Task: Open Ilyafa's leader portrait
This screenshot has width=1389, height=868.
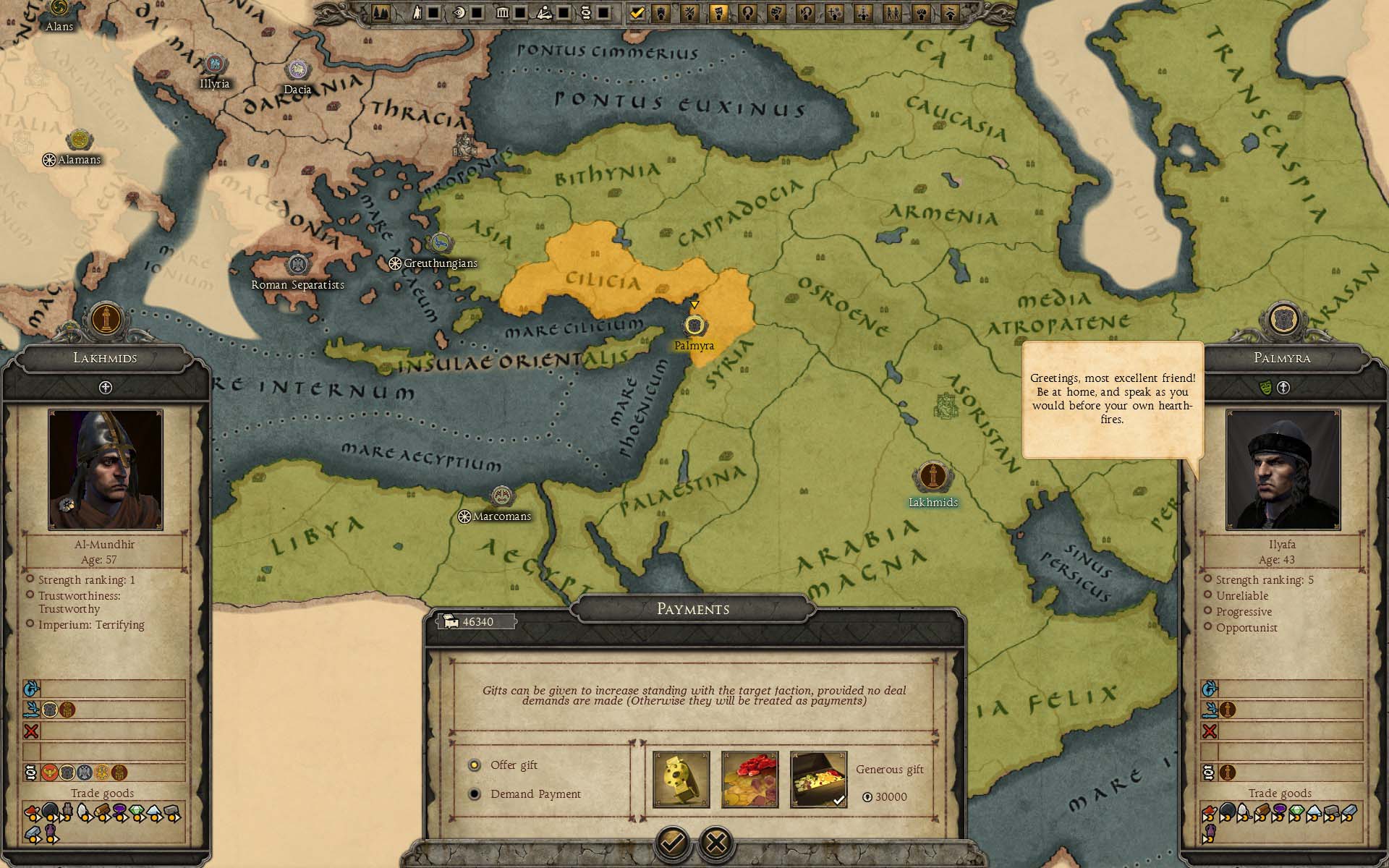Action: coord(1283,469)
